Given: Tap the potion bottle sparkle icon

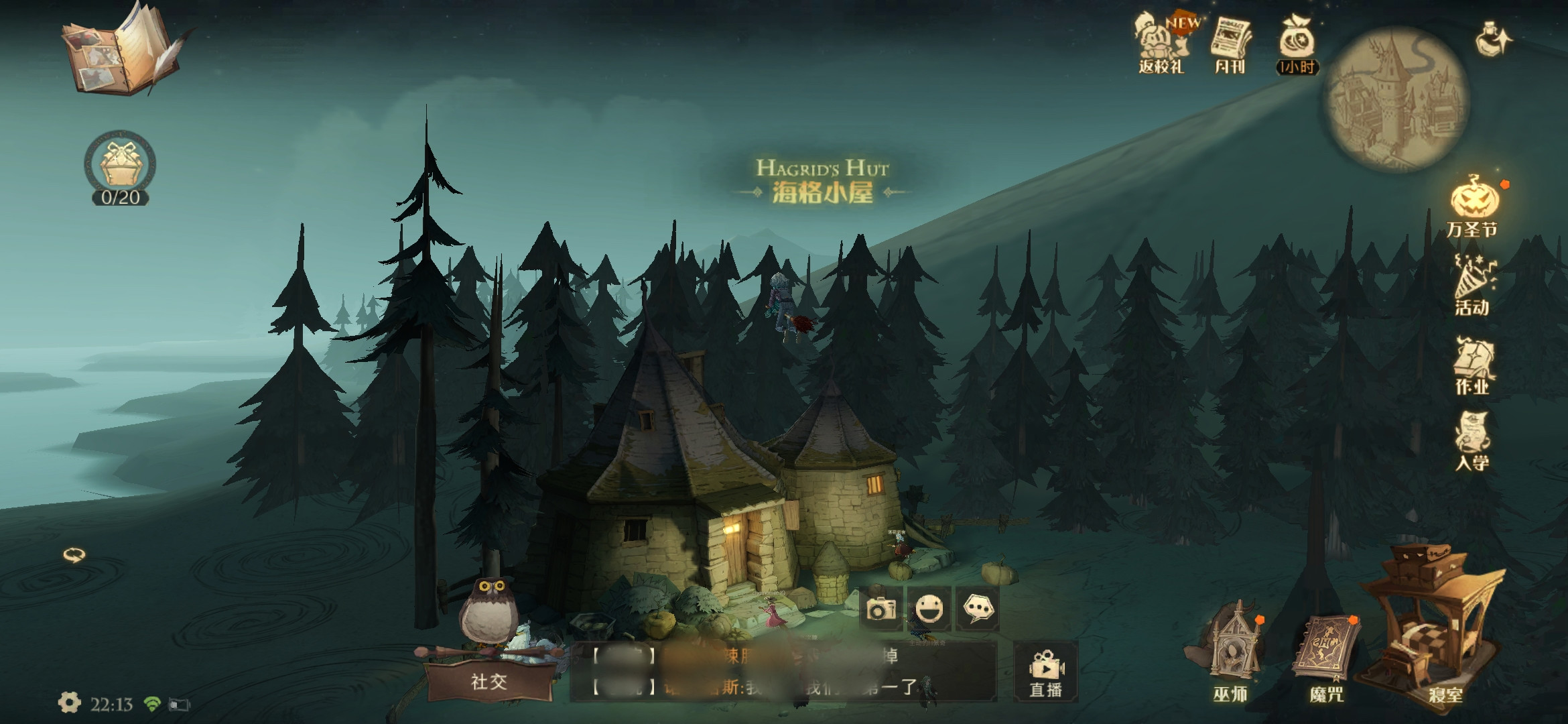Looking at the screenshot, I should (x=1493, y=39).
